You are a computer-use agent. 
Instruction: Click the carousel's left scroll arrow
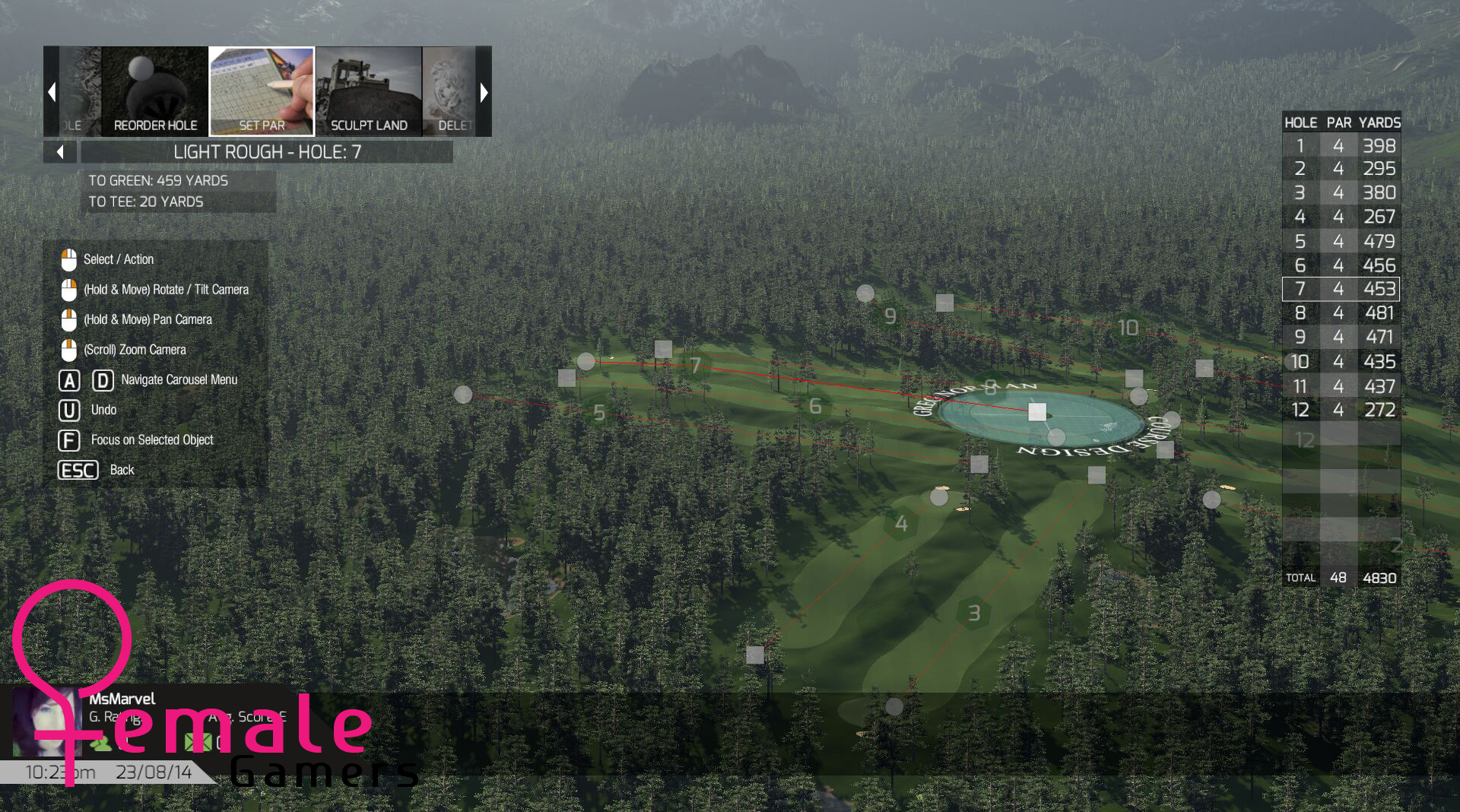[52, 92]
